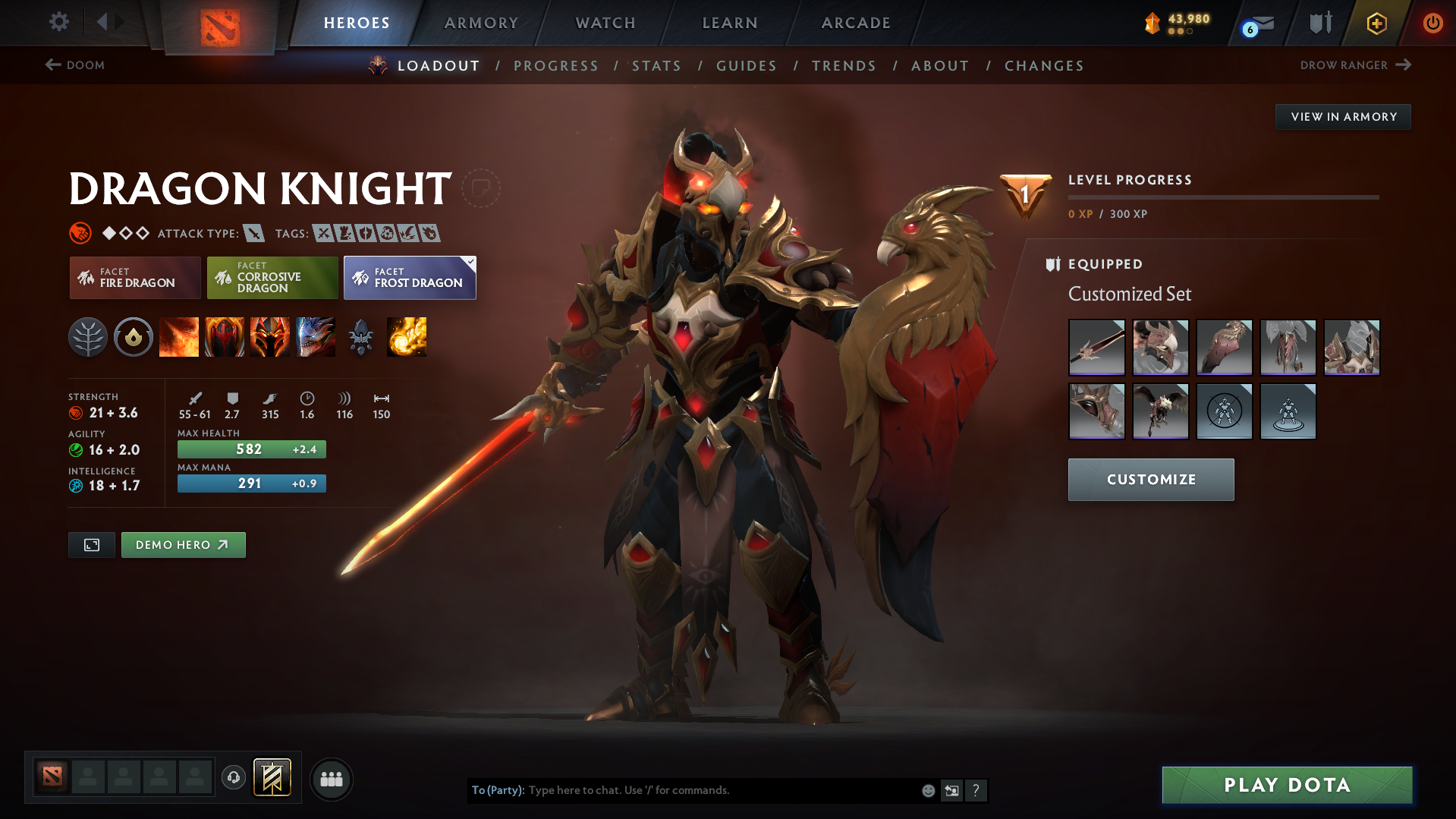This screenshot has width=1456, height=819.
Task: Select the Corrosive Dragon facet
Action: click(272, 278)
